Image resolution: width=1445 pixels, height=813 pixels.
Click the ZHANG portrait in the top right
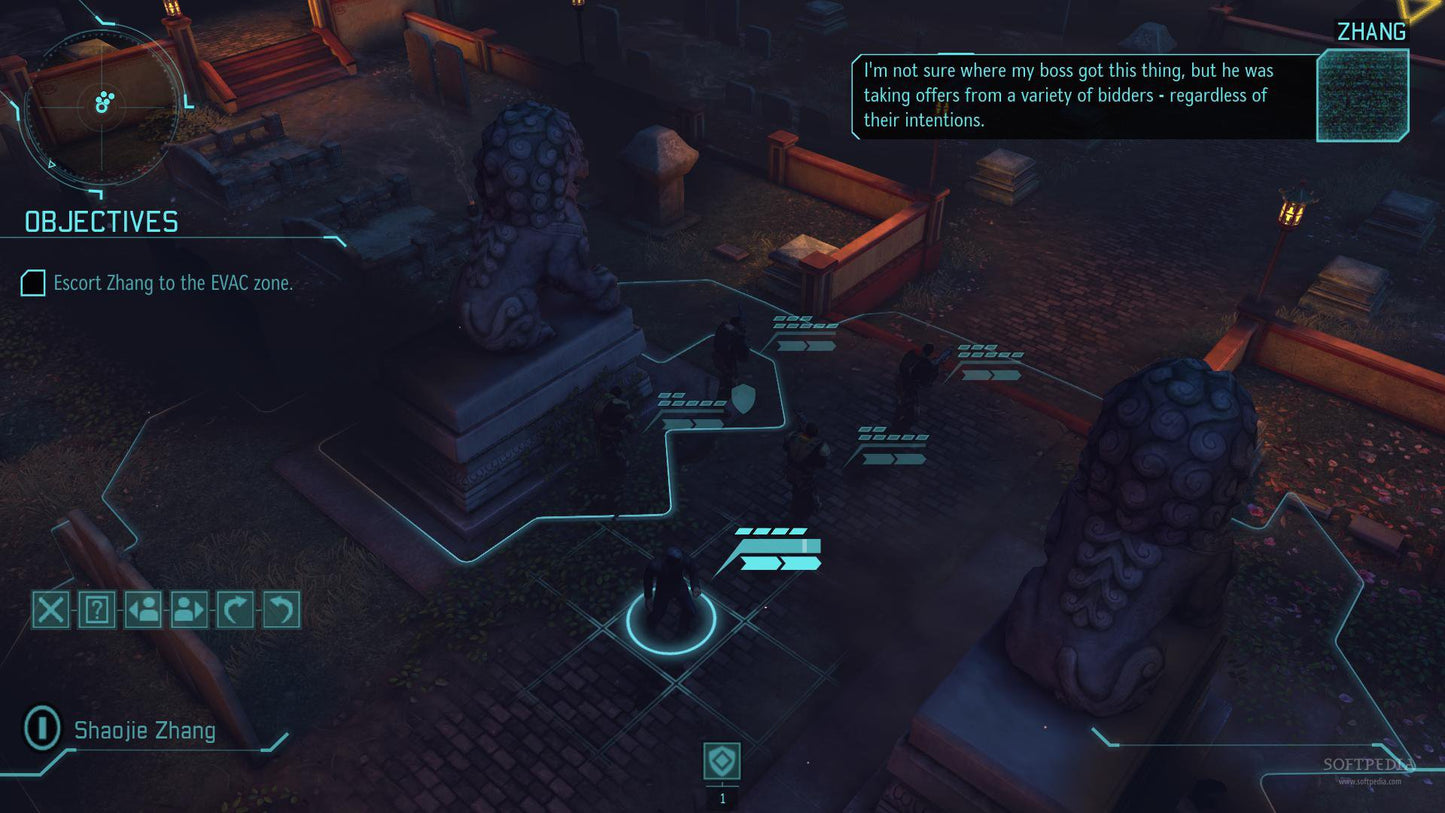(1361, 93)
